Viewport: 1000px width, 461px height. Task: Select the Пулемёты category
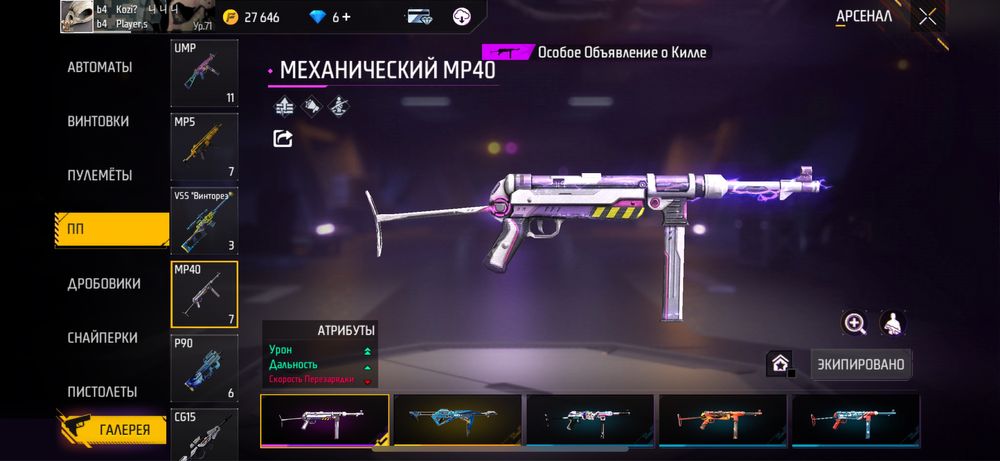click(99, 175)
